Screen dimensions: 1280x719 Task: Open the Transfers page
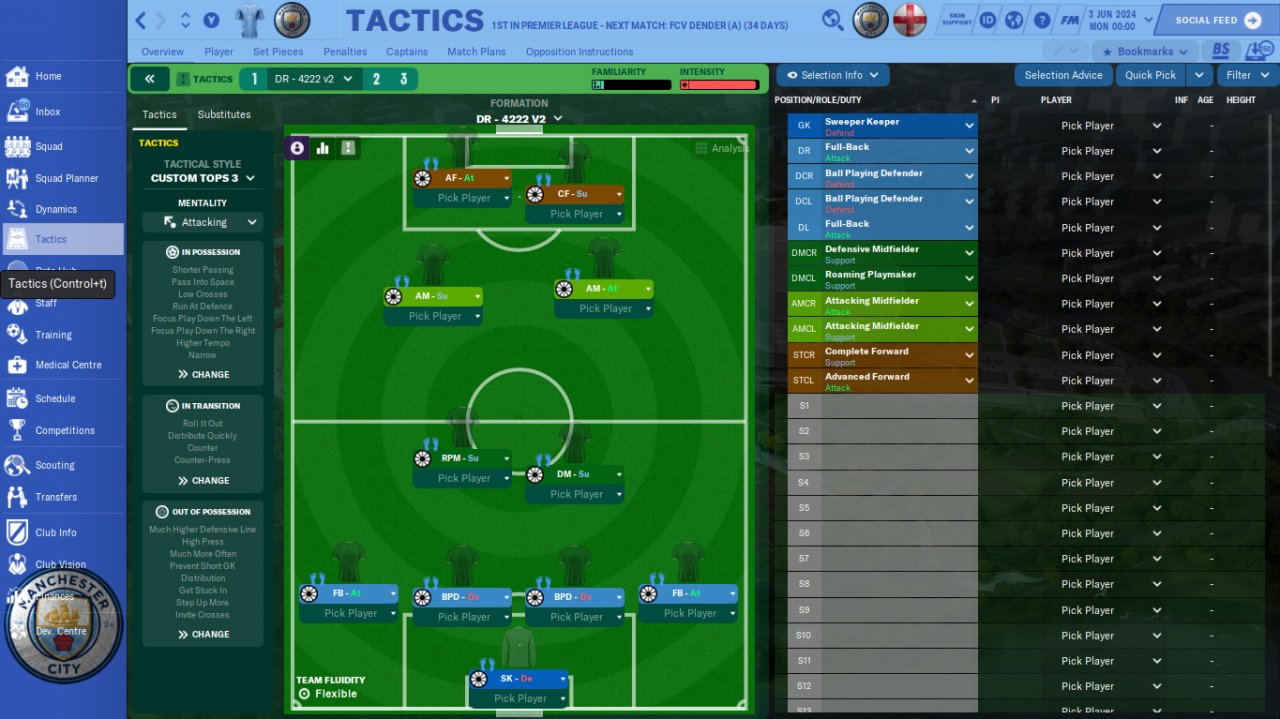(x=55, y=497)
